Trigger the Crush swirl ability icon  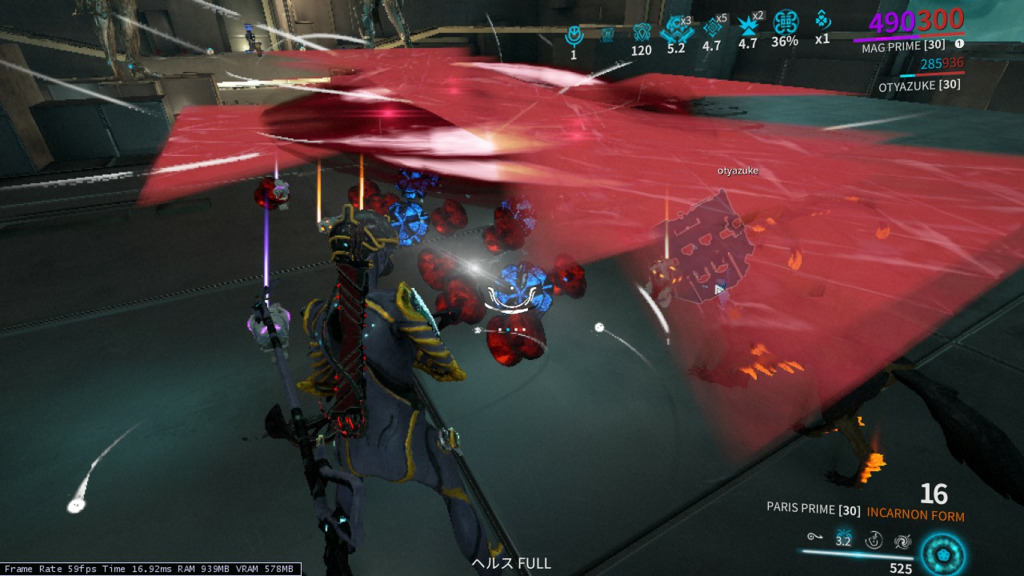pyautogui.click(x=902, y=540)
